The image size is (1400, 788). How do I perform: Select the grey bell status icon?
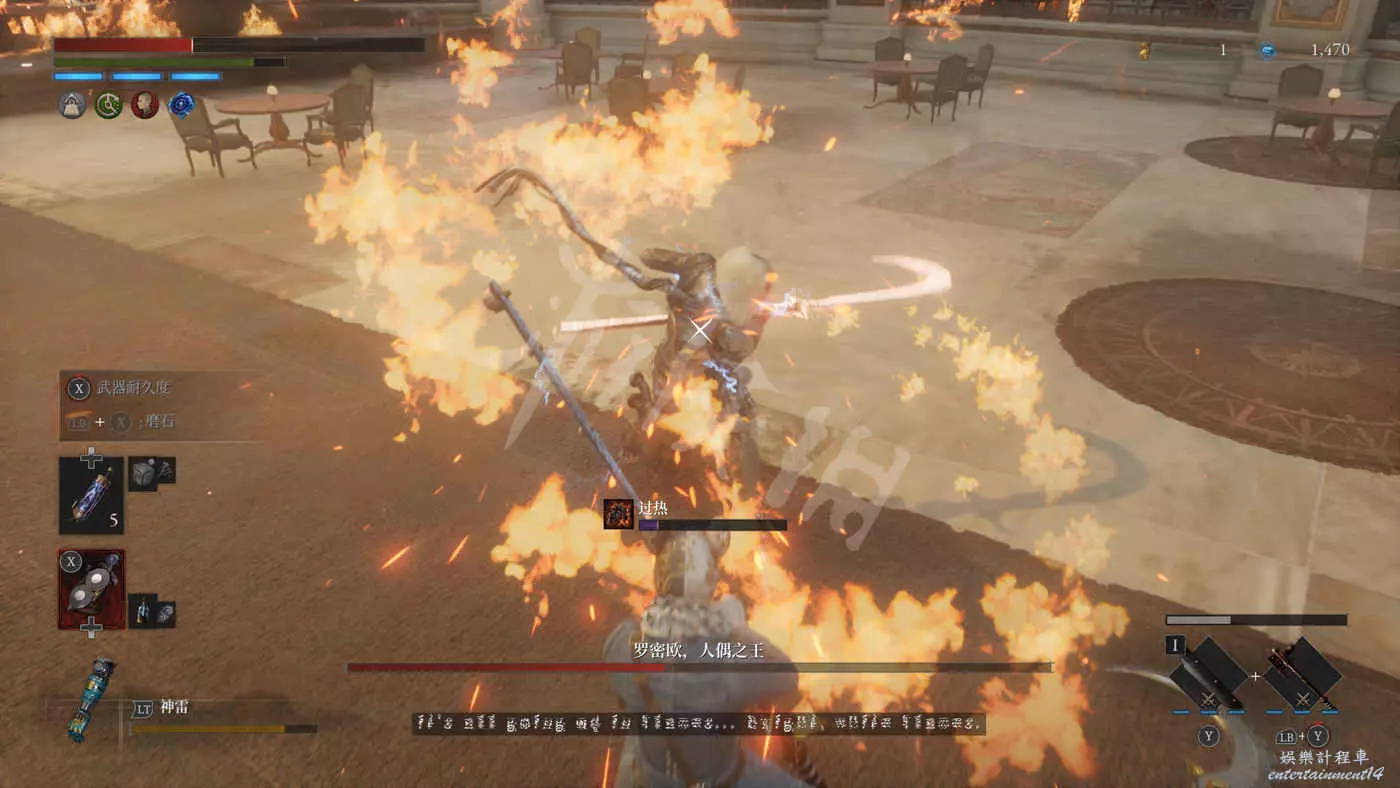tap(73, 105)
